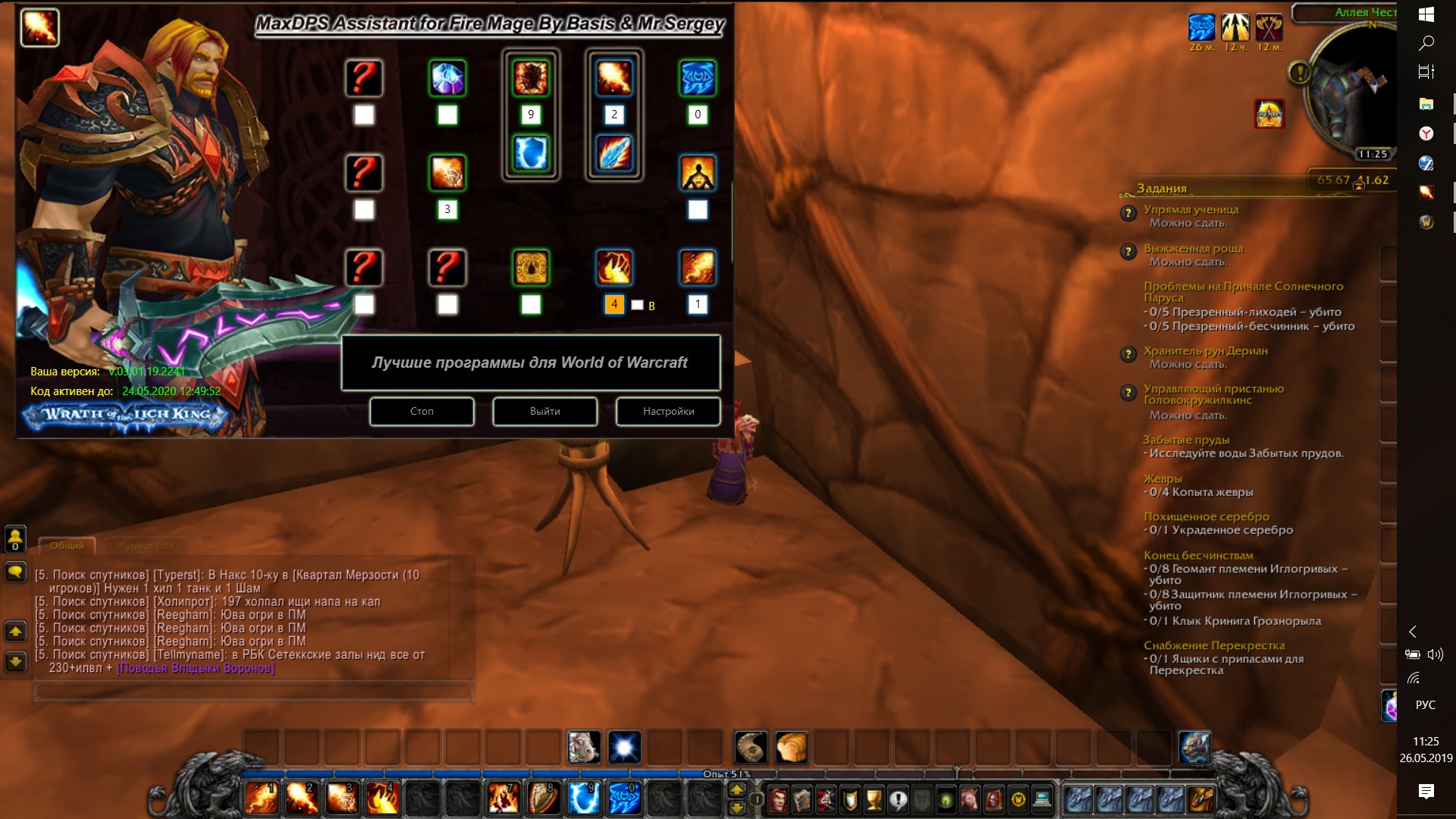This screenshot has height=819, width=1456.
Task: Open the Windows Start button
Action: coord(1426,14)
